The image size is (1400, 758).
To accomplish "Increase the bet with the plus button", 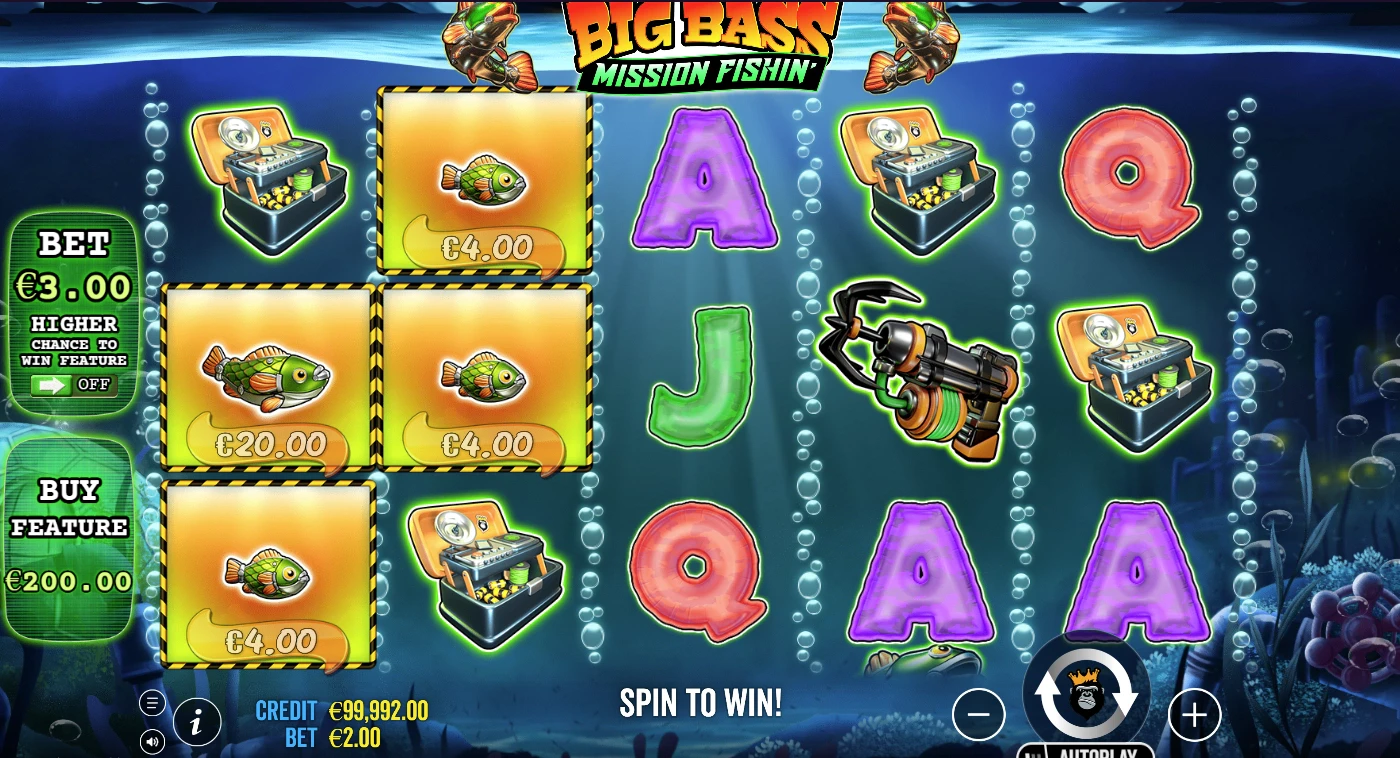I will click(x=1195, y=715).
